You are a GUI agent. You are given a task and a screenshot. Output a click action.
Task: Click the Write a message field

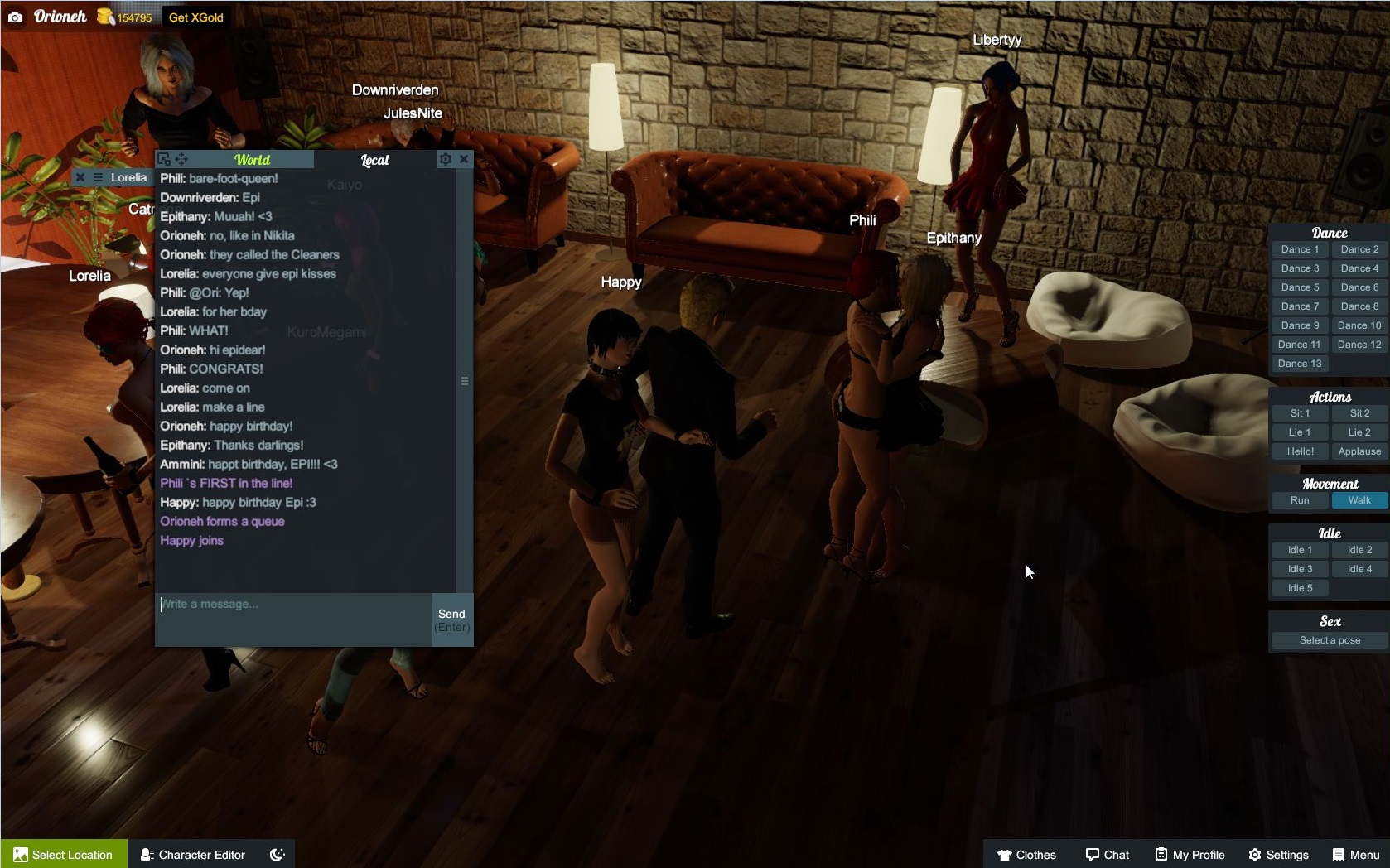coord(294,617)
